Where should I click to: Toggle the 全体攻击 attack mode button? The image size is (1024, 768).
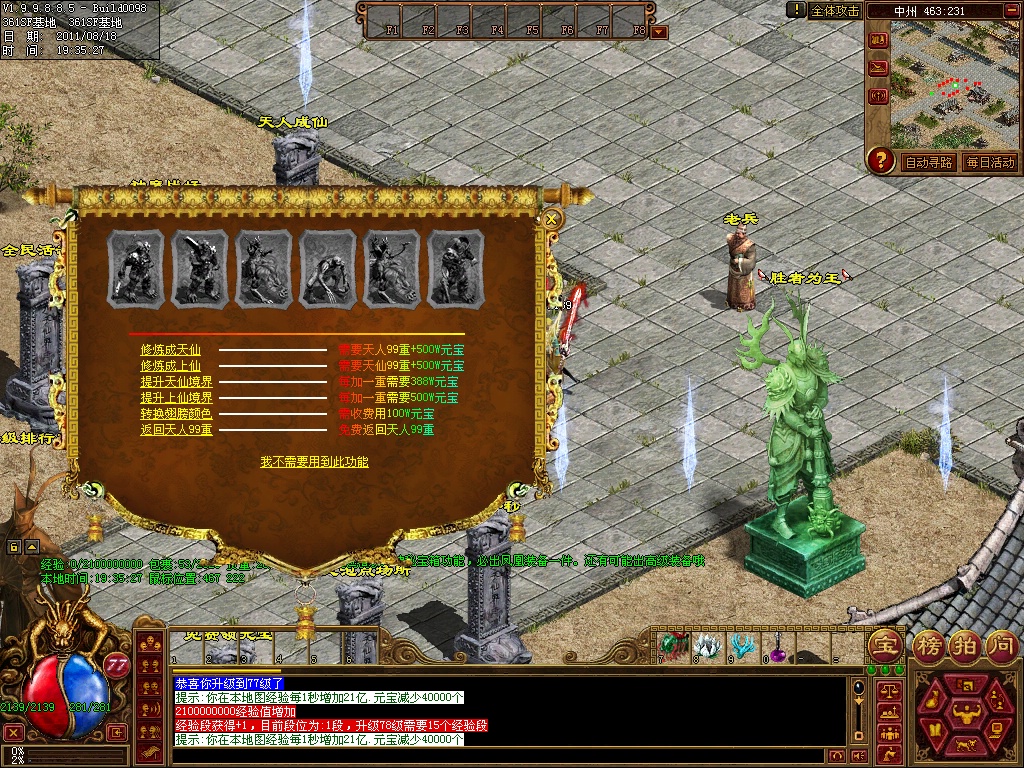coord(834,11)
